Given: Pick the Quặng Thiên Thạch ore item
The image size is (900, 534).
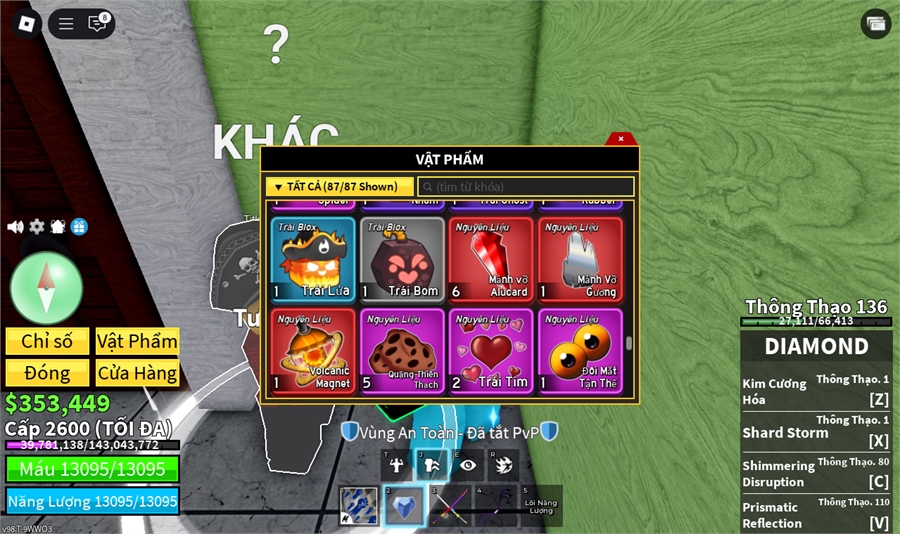Looking at the screenshot, I should click(402, 351).
